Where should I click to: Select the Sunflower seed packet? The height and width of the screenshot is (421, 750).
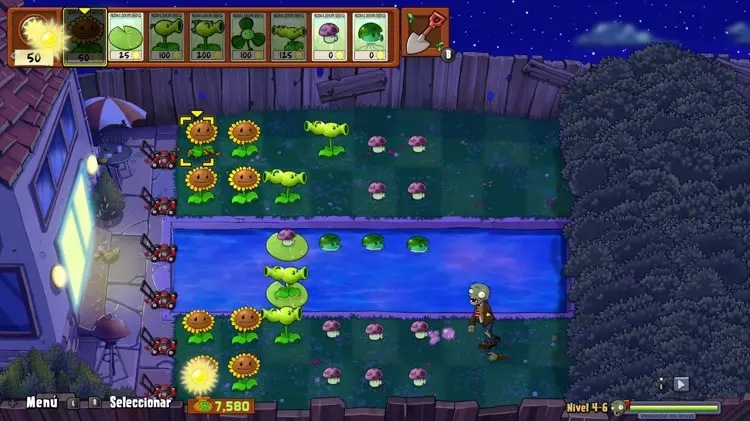[x=85, y=37]
